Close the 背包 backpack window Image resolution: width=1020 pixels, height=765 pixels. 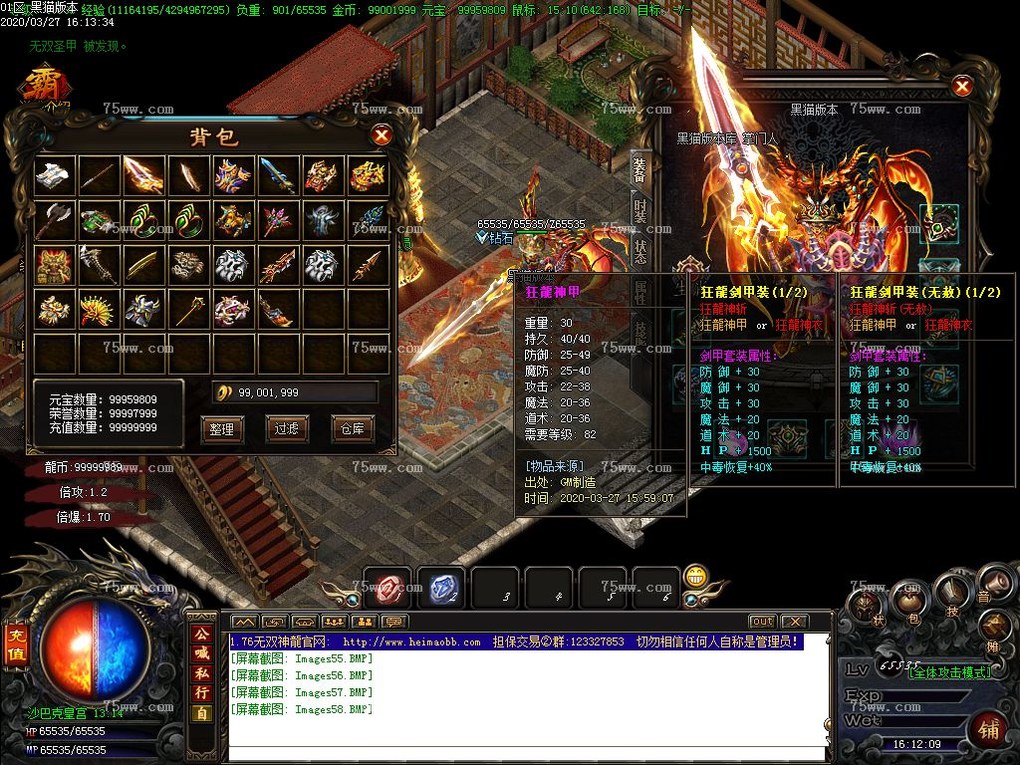coord(381,135)
